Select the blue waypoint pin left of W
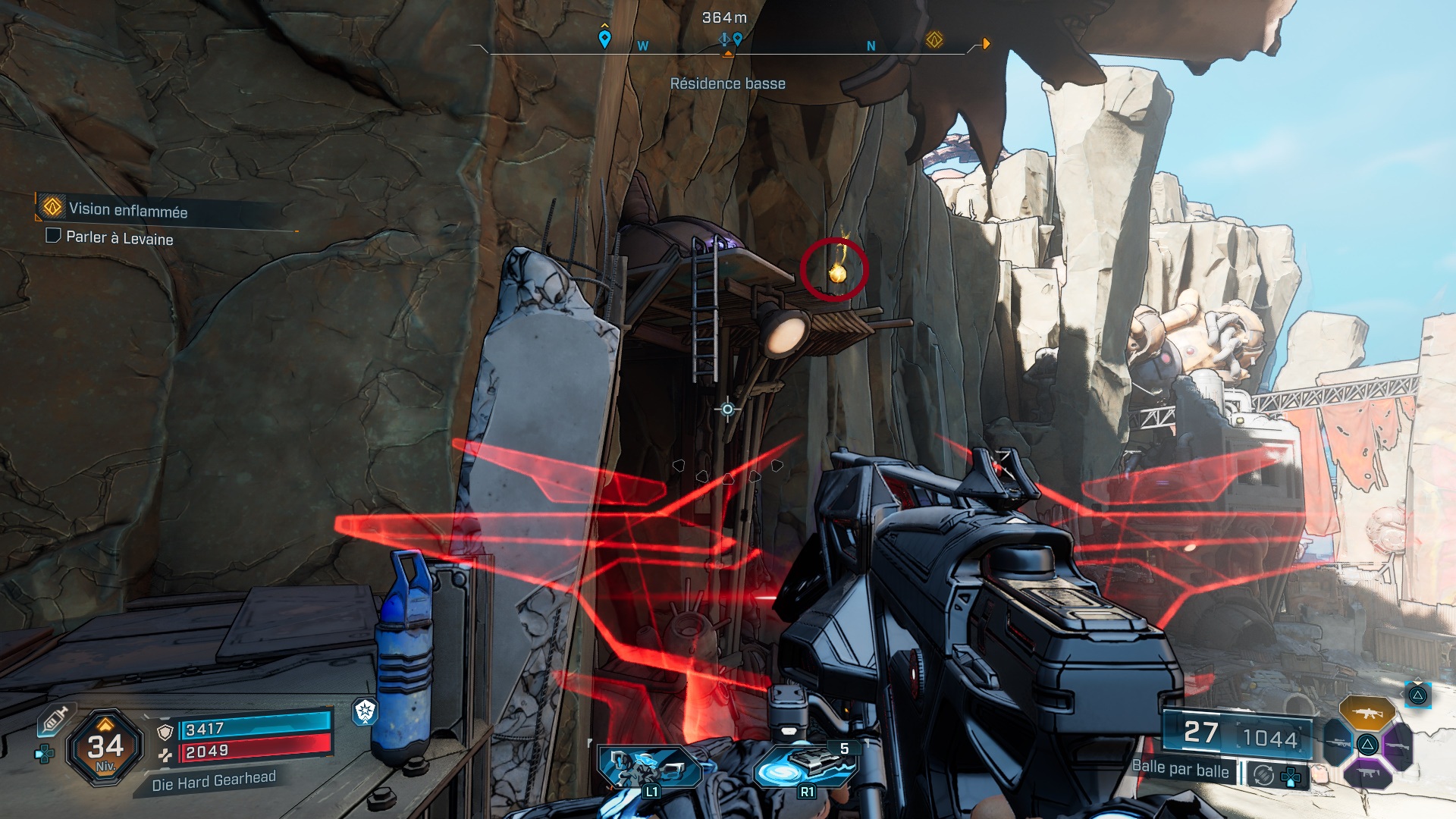Viewport: 1456px width, 819px height. coord(604,38)
